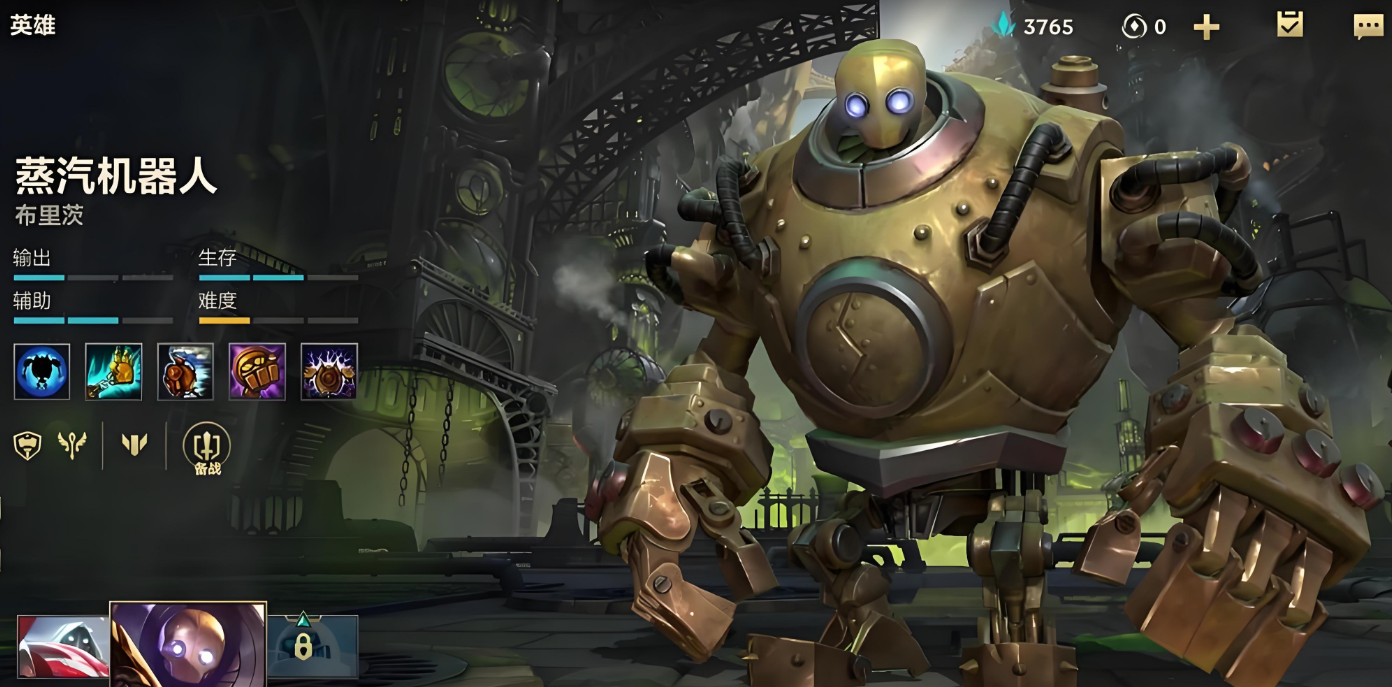
Task: Open the clipboard checklist missions icon
Action: (x=1290, y=25)
